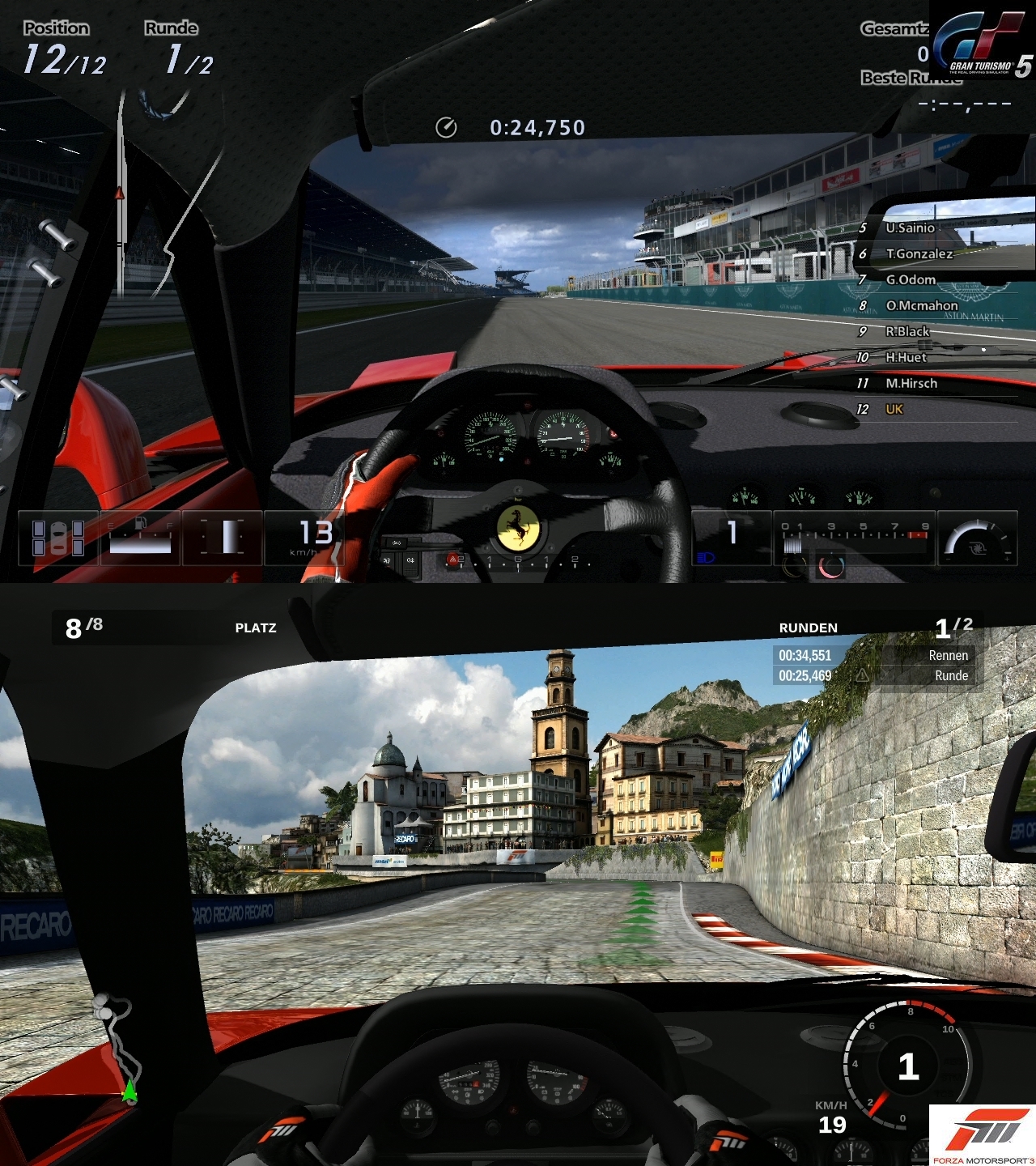Click the highlighted UK player row

[894, 410]
